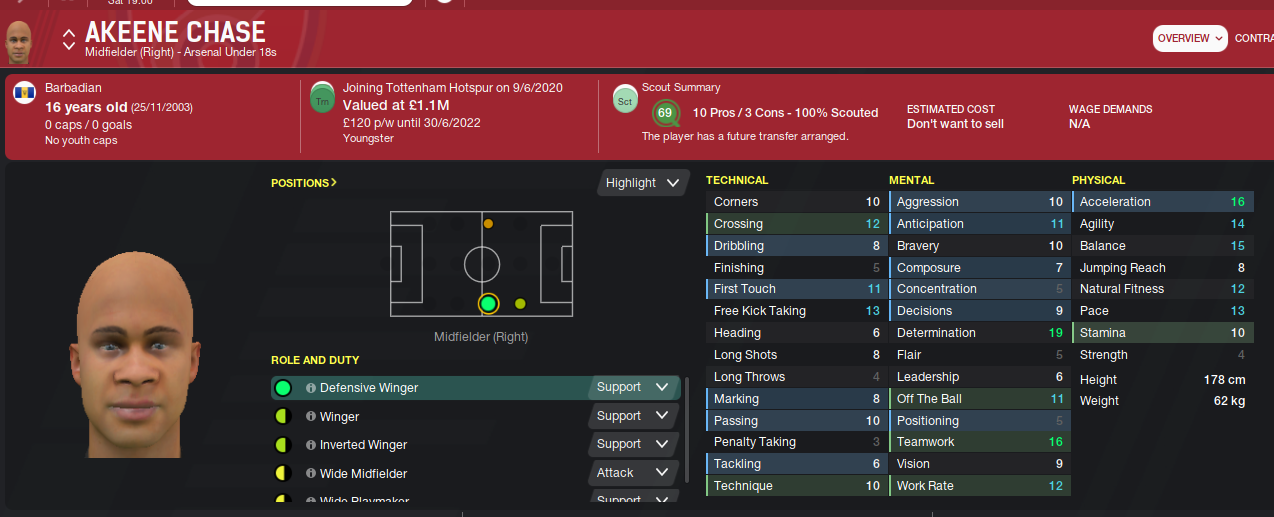The image size is (1274, 517).
Task: Open the Highlight attribute dropdown
Action: [x=645, y=183]
